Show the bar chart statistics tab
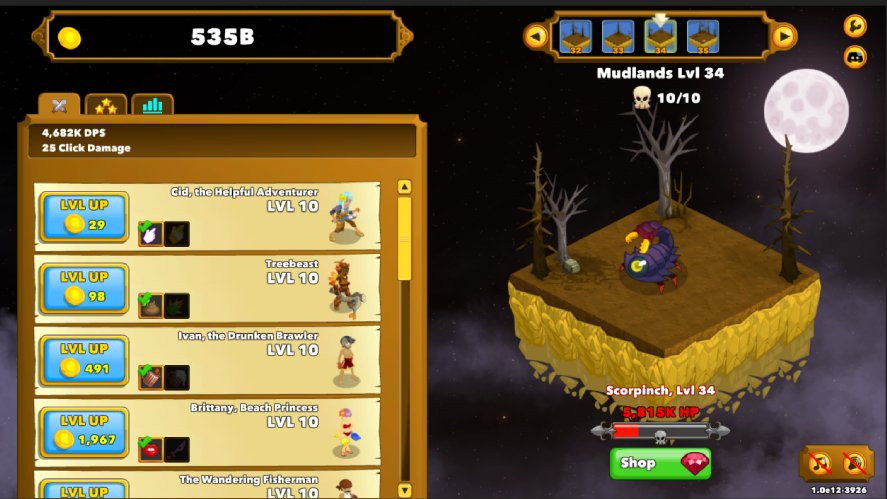The height and width of the screenshot is (499, 887). click(x=152, y=105)
